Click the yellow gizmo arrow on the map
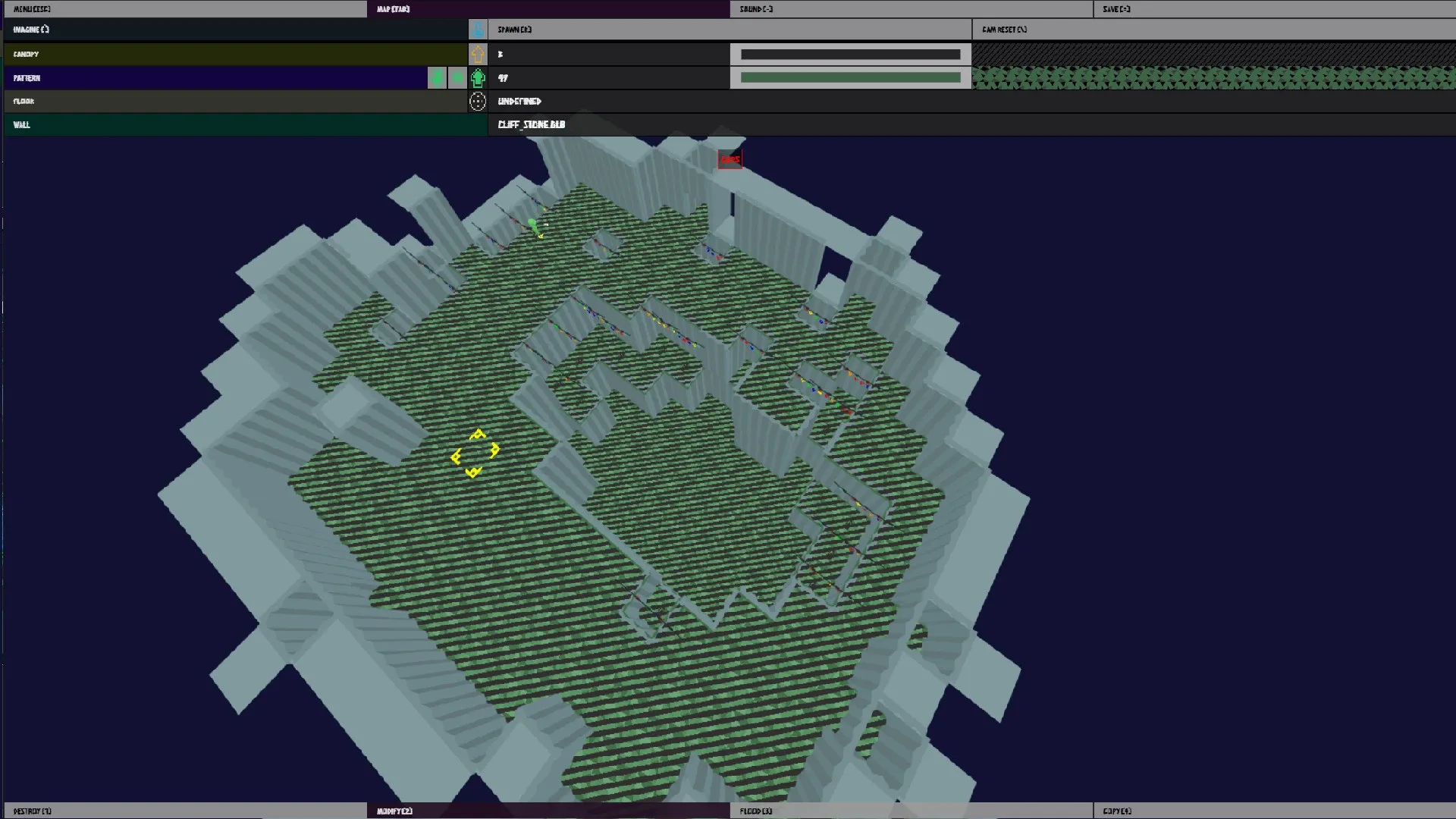Image resolution: width=1456 pixels, height=819 pixels. (476, 435)
